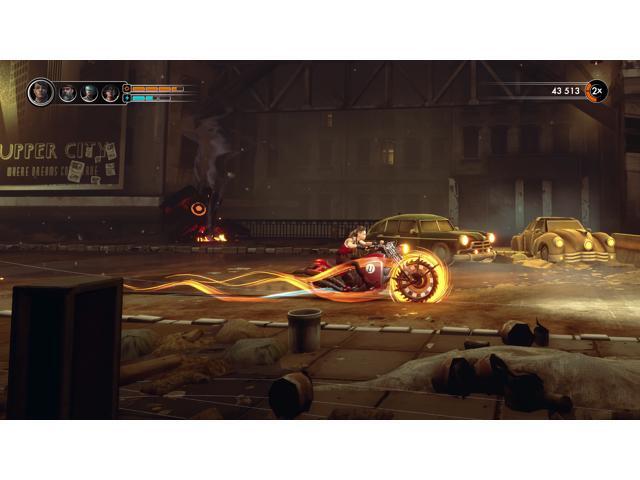Select the large active character portrait
The image size is (640, 480).
(x=41, y=92)
